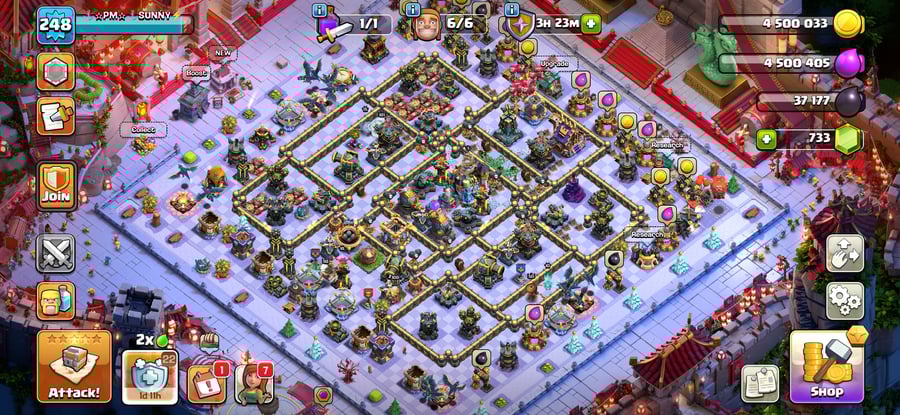The image size is (900, 415).
Task: Open the shield timer with 1d 11h
Action: (150, 377)
